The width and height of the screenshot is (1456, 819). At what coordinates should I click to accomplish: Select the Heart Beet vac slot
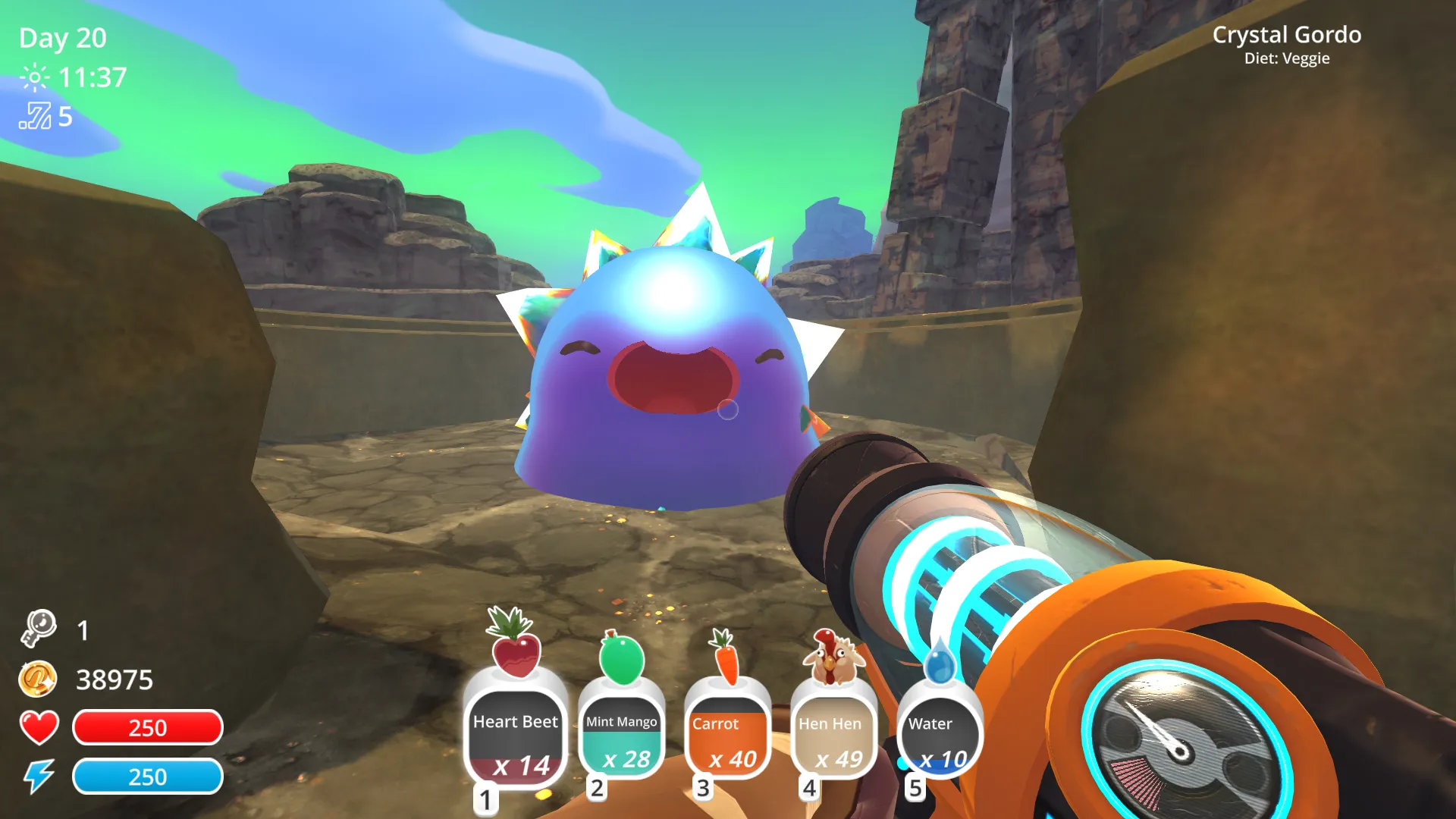click(516, 736)
